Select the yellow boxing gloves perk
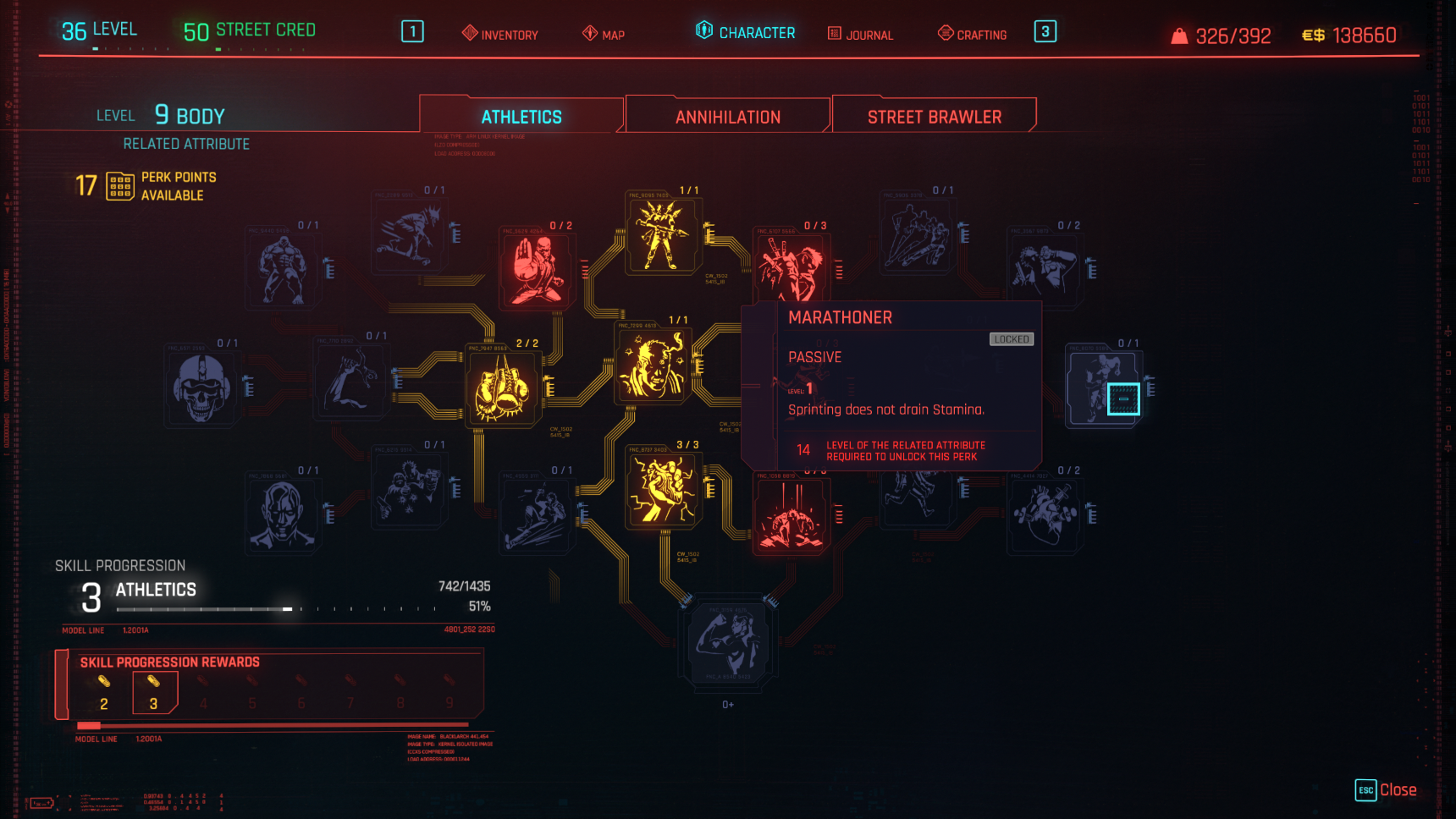Screen dimensions: 1456x819 coord(504,388)
